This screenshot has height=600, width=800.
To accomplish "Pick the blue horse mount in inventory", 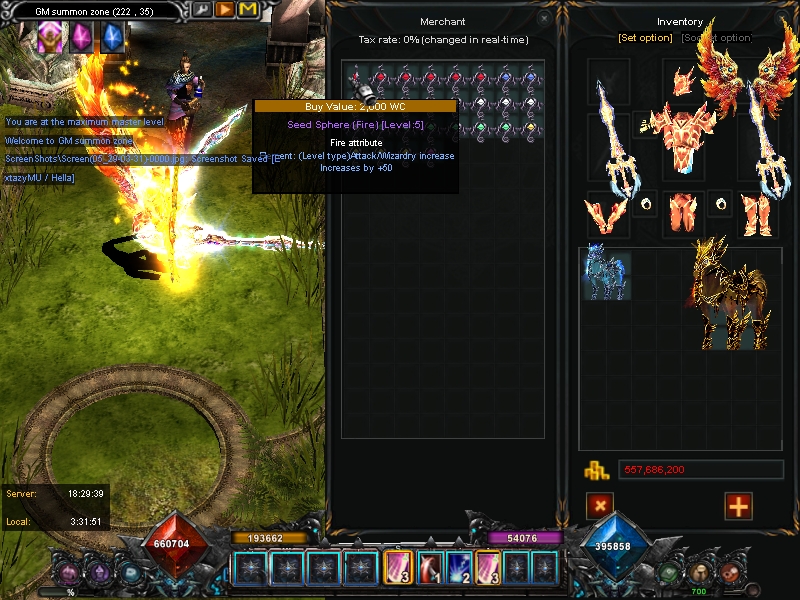I will click(605, 275).
